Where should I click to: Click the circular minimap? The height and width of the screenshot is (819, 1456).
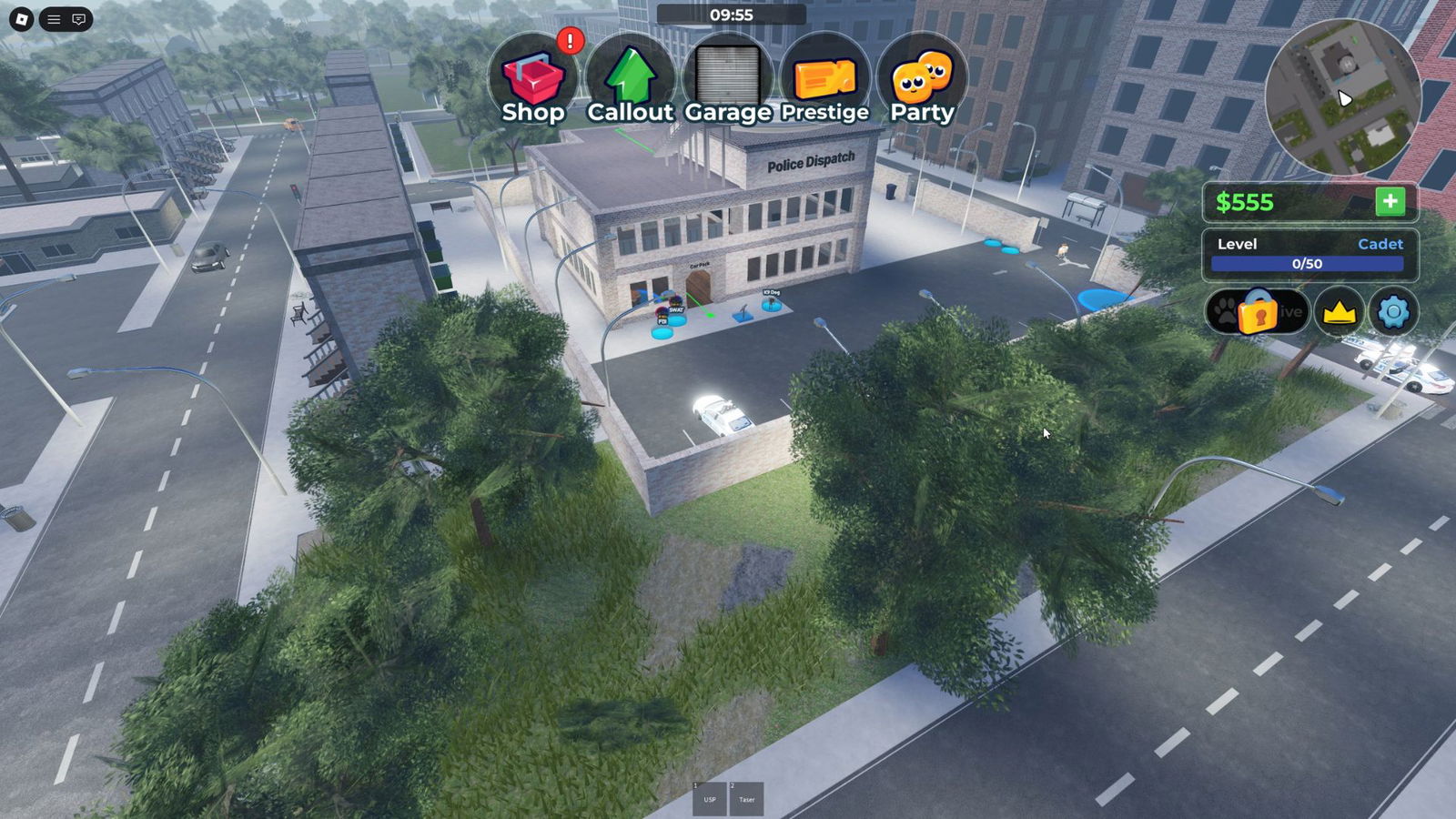tap(1342, 96)
